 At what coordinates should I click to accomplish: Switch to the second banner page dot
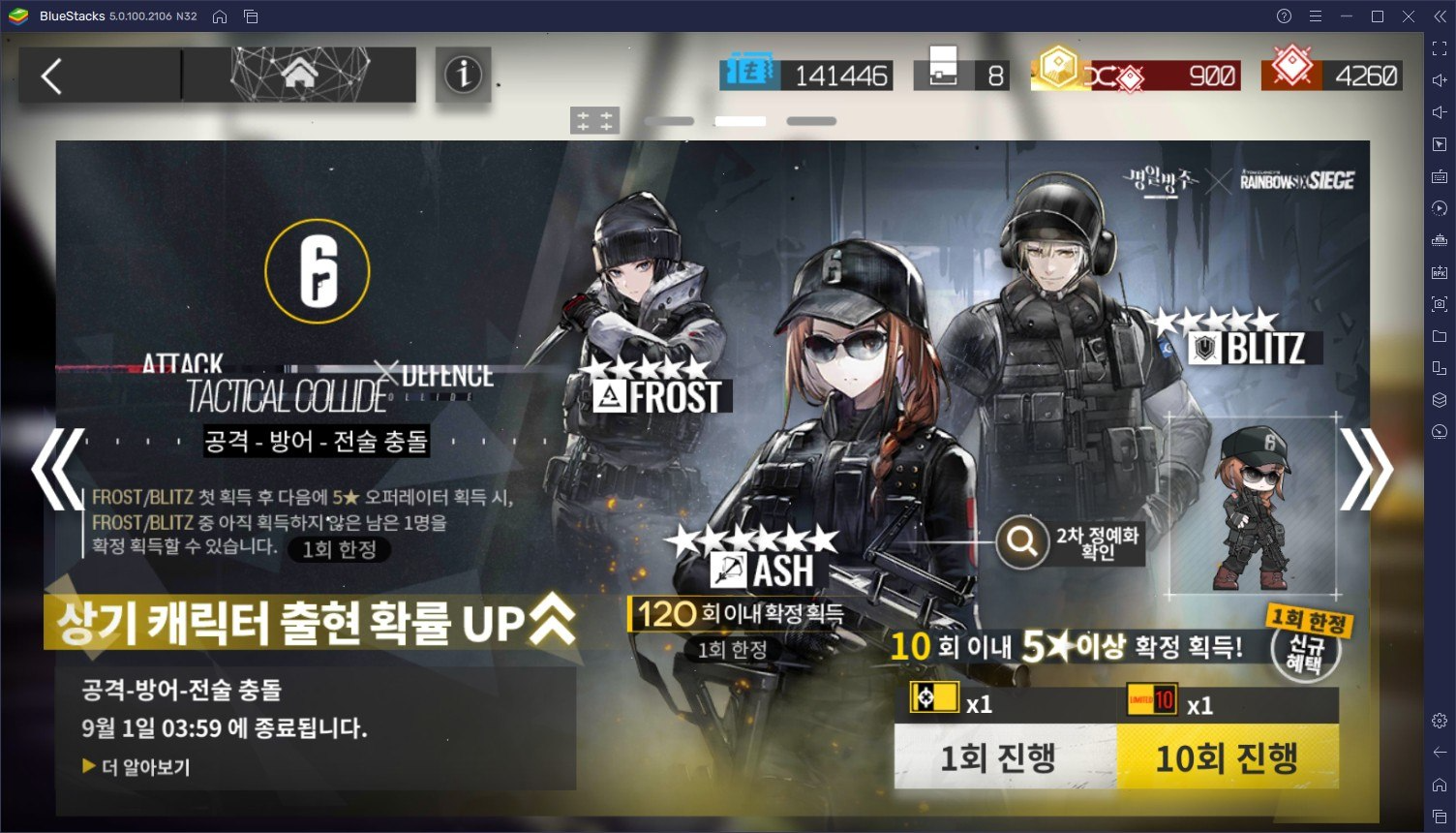pos(741,120)
